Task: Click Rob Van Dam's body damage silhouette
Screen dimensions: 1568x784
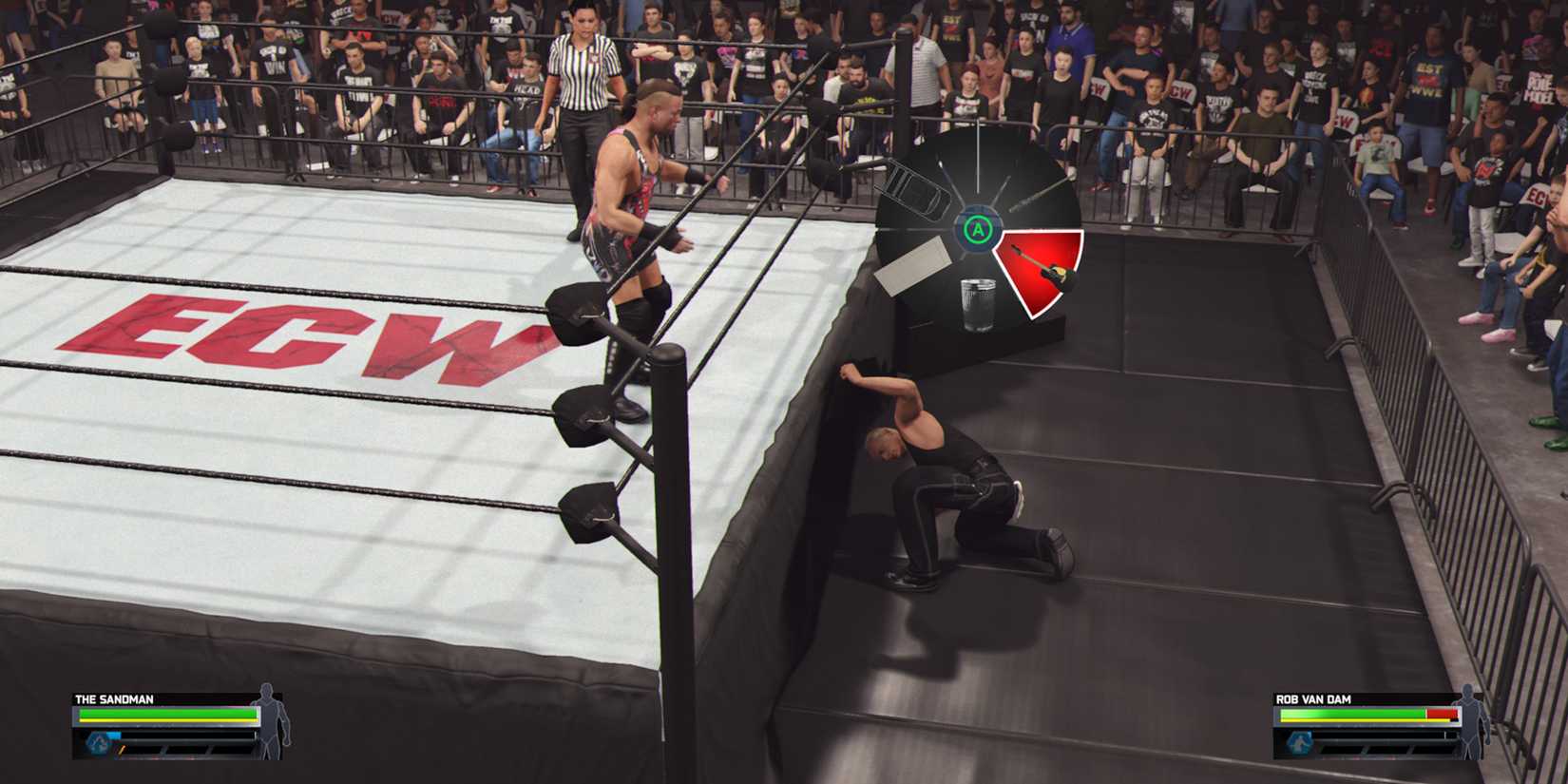Action: click(x=1466, y=724)
